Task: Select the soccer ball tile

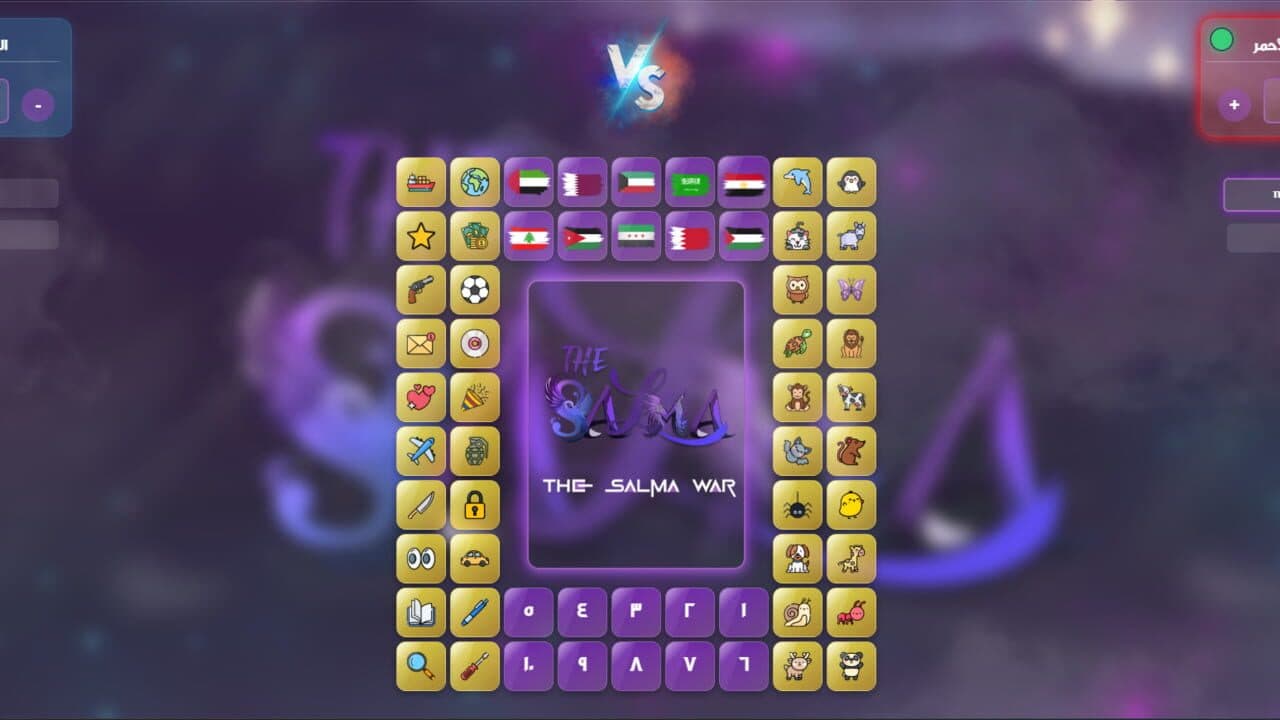Action: [475, 289]
